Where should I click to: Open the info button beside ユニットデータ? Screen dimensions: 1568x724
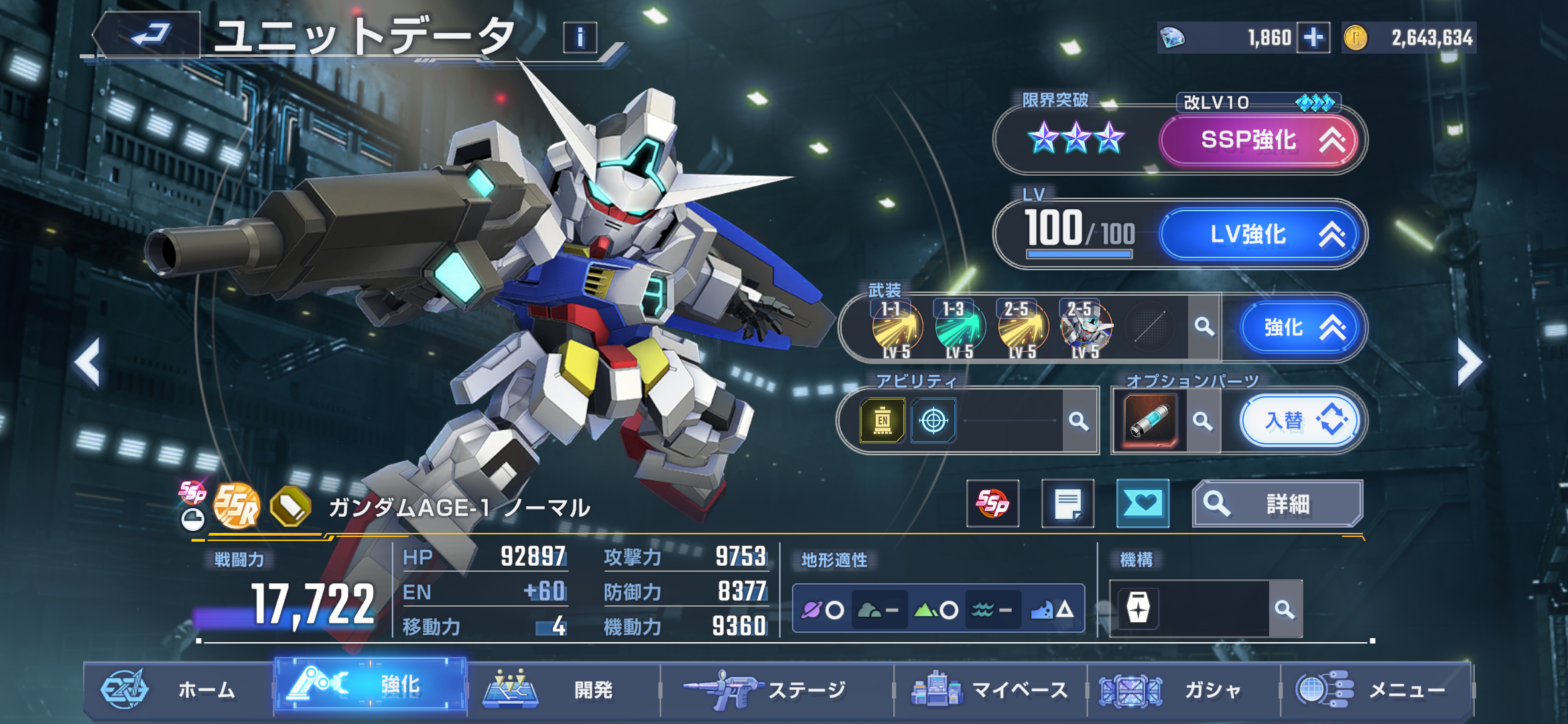(x=580, y=38)
